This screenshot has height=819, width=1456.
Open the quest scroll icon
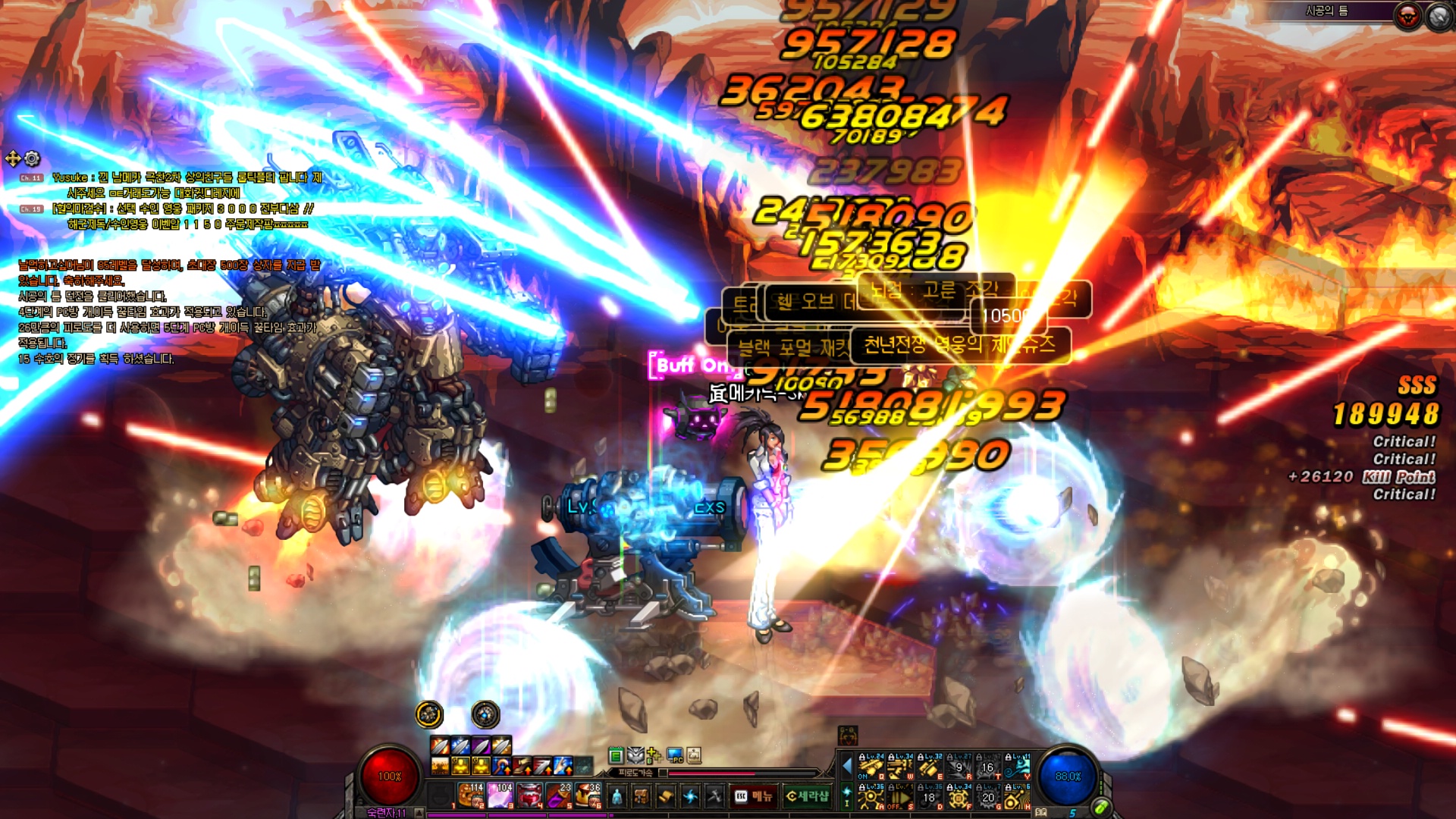coord(666,796)
